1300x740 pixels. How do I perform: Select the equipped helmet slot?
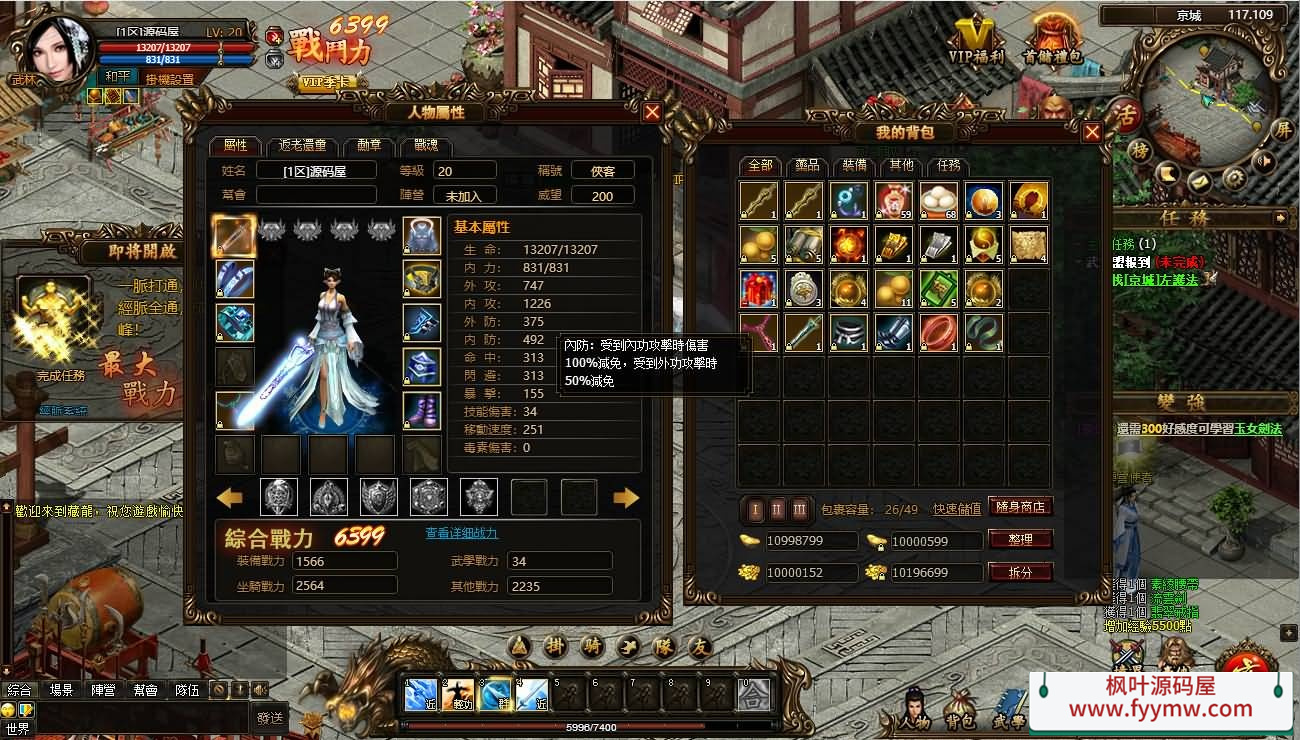[x=422, y=236]
